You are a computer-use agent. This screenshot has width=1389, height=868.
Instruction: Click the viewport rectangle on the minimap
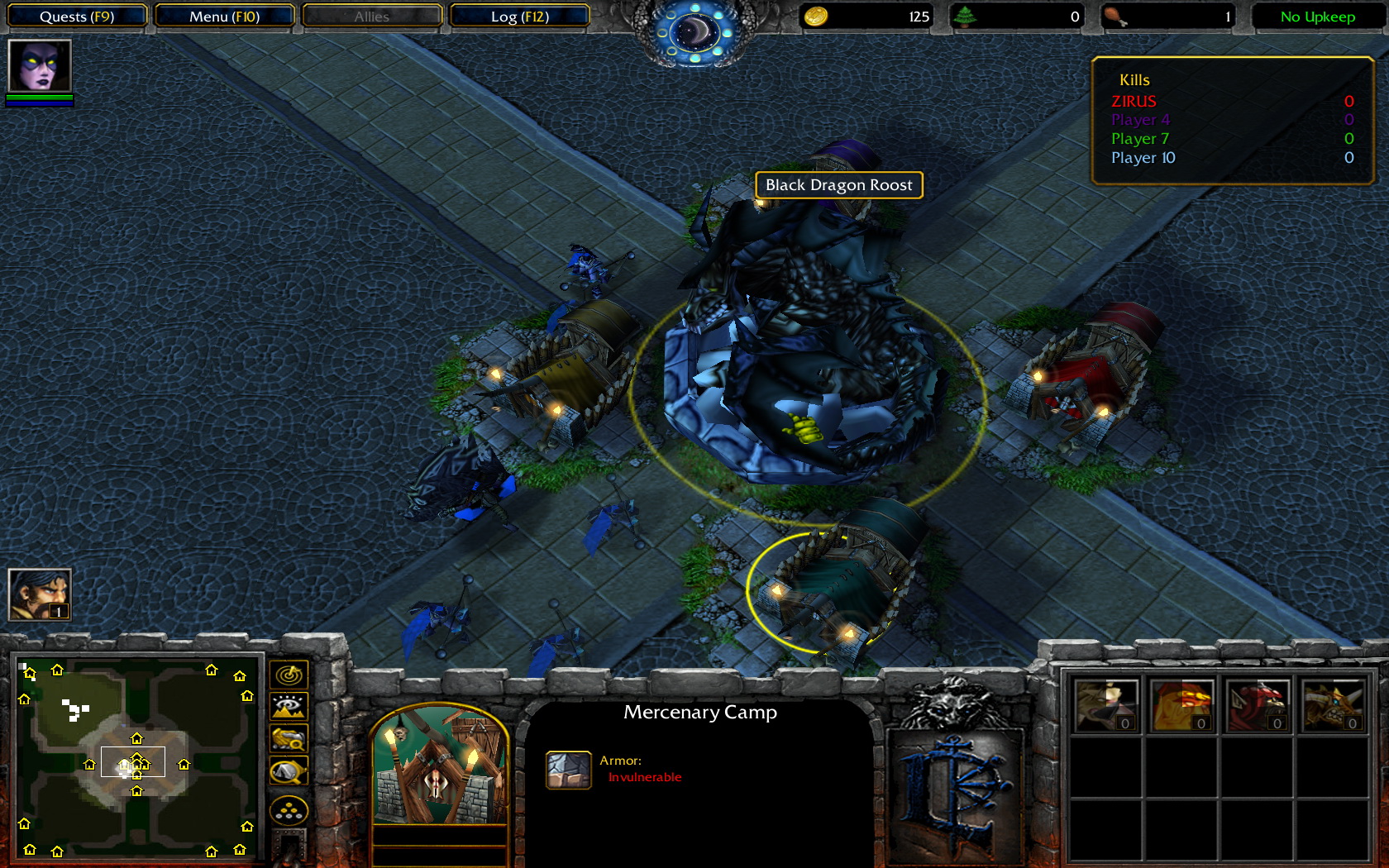[x=132, y=761]
